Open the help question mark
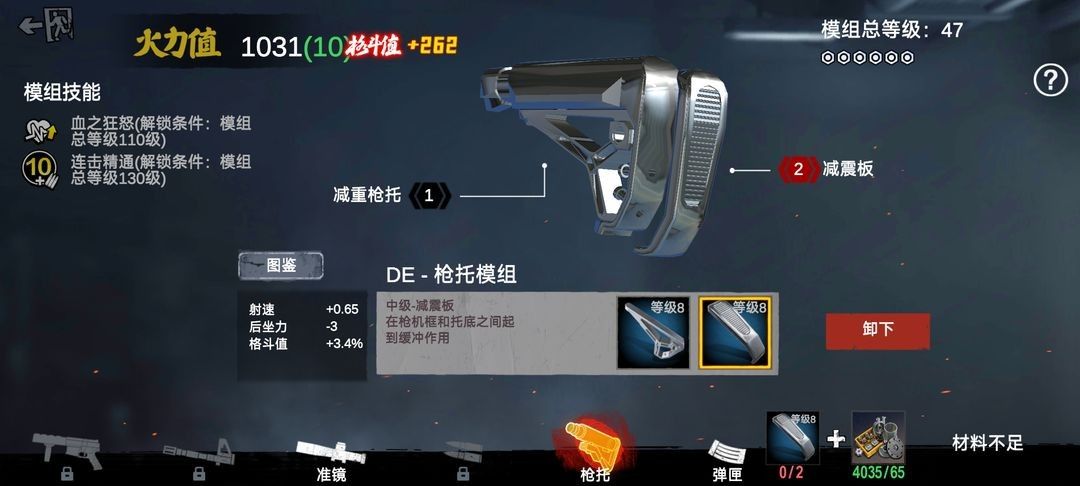 [x=1050, y=80]
